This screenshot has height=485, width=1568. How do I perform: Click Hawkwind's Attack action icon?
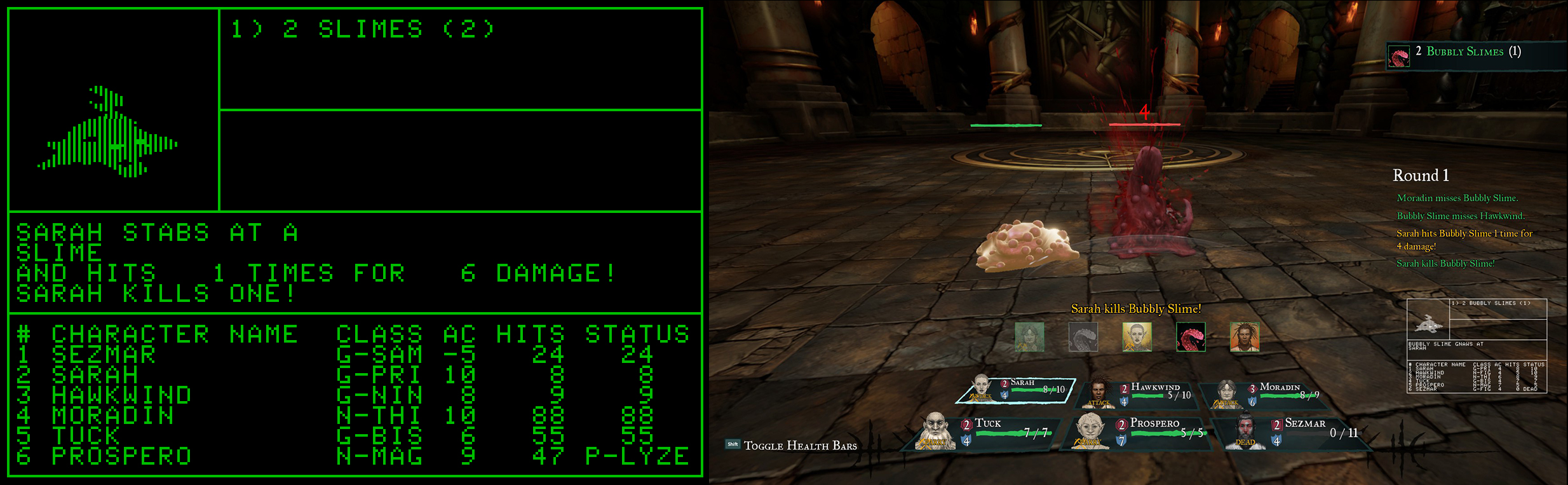(x=1100, y=403)
